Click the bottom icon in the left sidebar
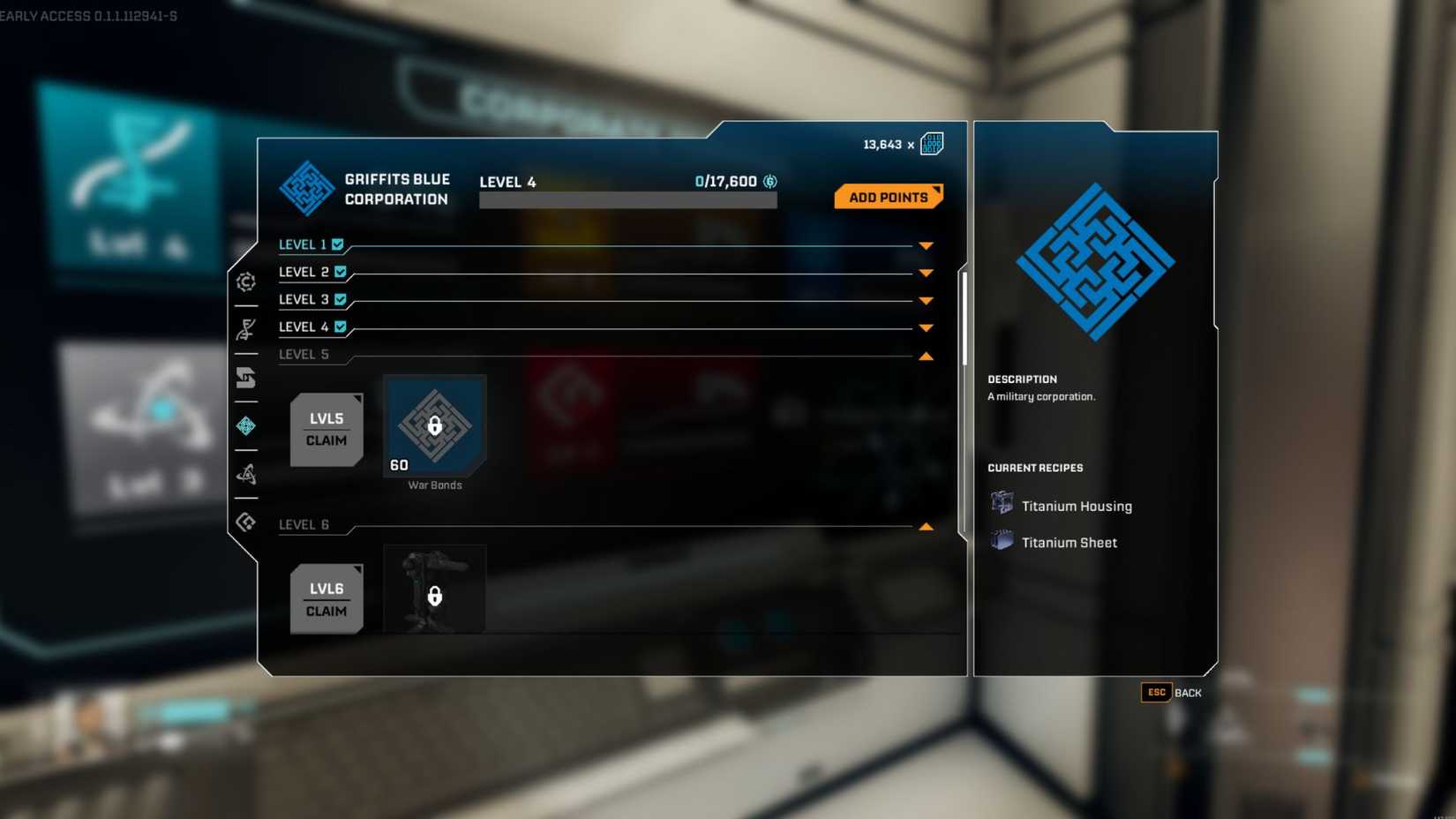1456x819 pixels. (x=246, y=522)
